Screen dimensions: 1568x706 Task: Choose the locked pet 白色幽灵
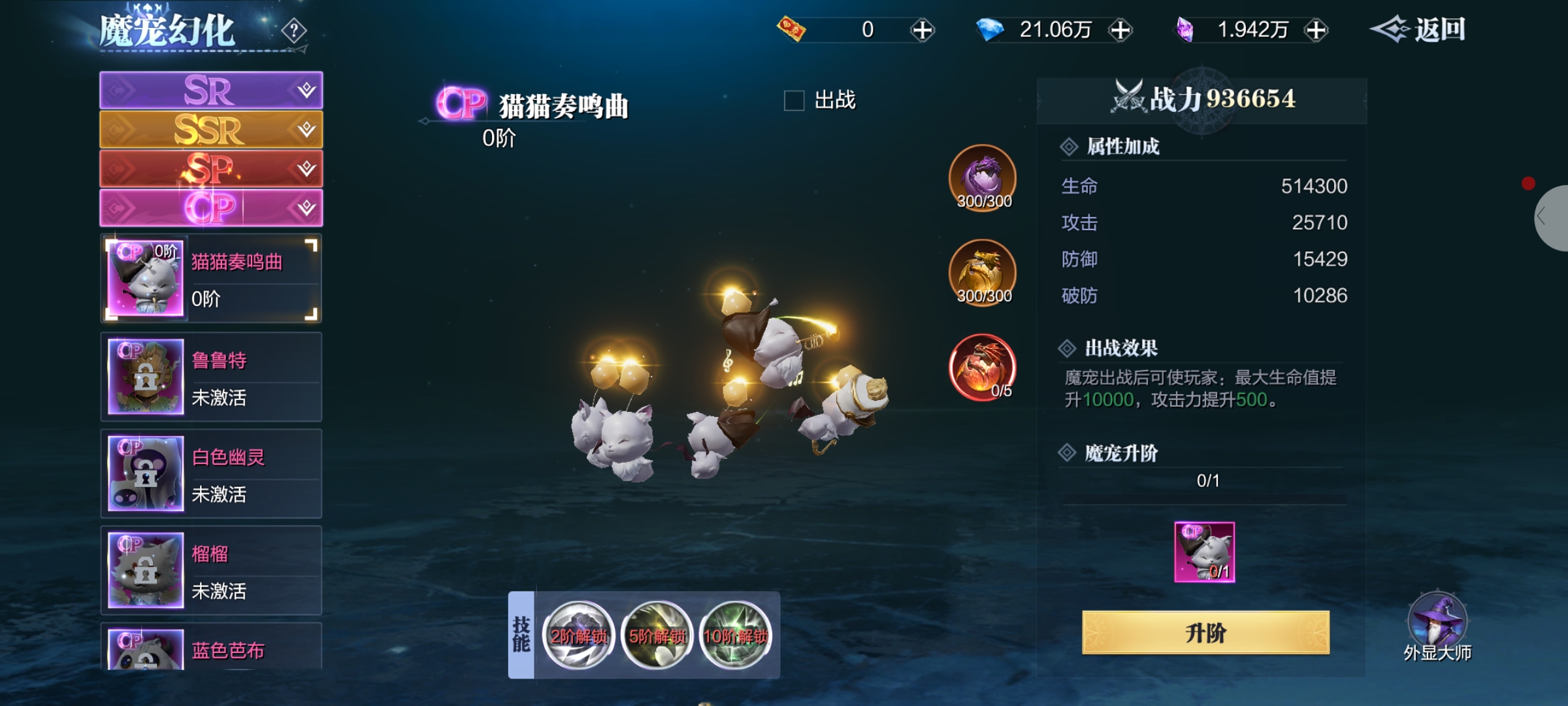click(210, 474)
